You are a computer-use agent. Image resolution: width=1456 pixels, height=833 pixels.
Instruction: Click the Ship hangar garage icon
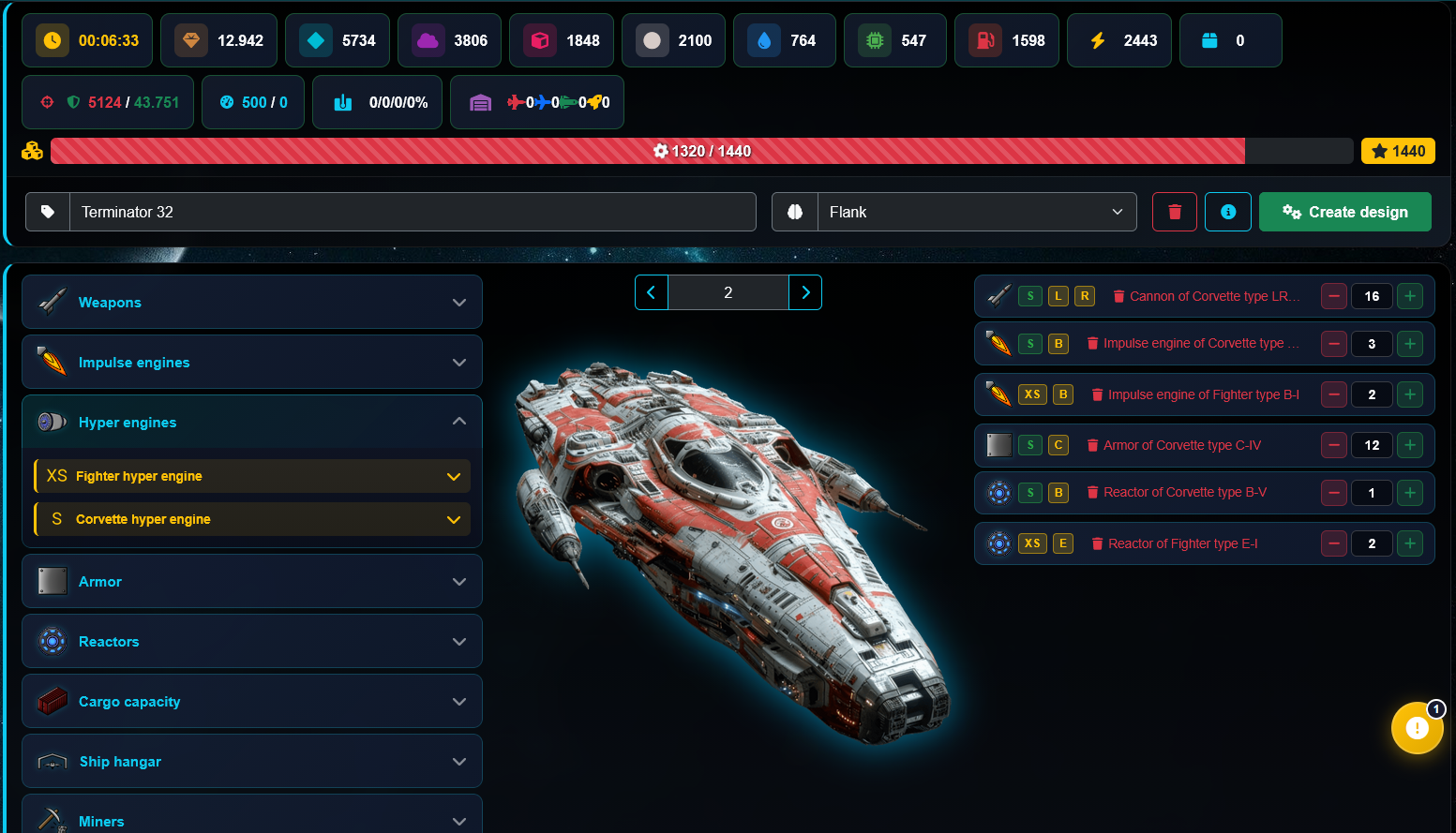(53, 761)
